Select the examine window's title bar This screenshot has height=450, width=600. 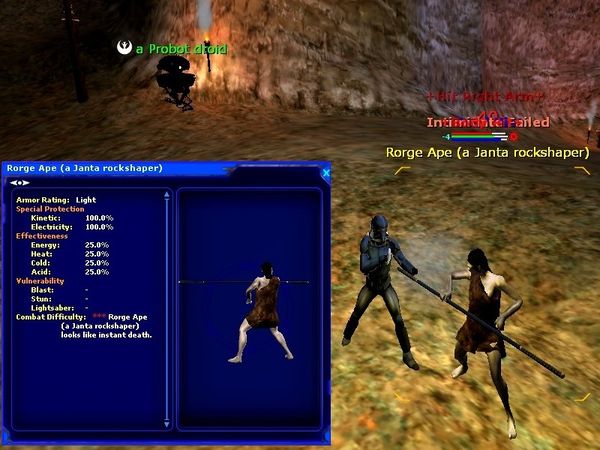click(x=150, y=168)
